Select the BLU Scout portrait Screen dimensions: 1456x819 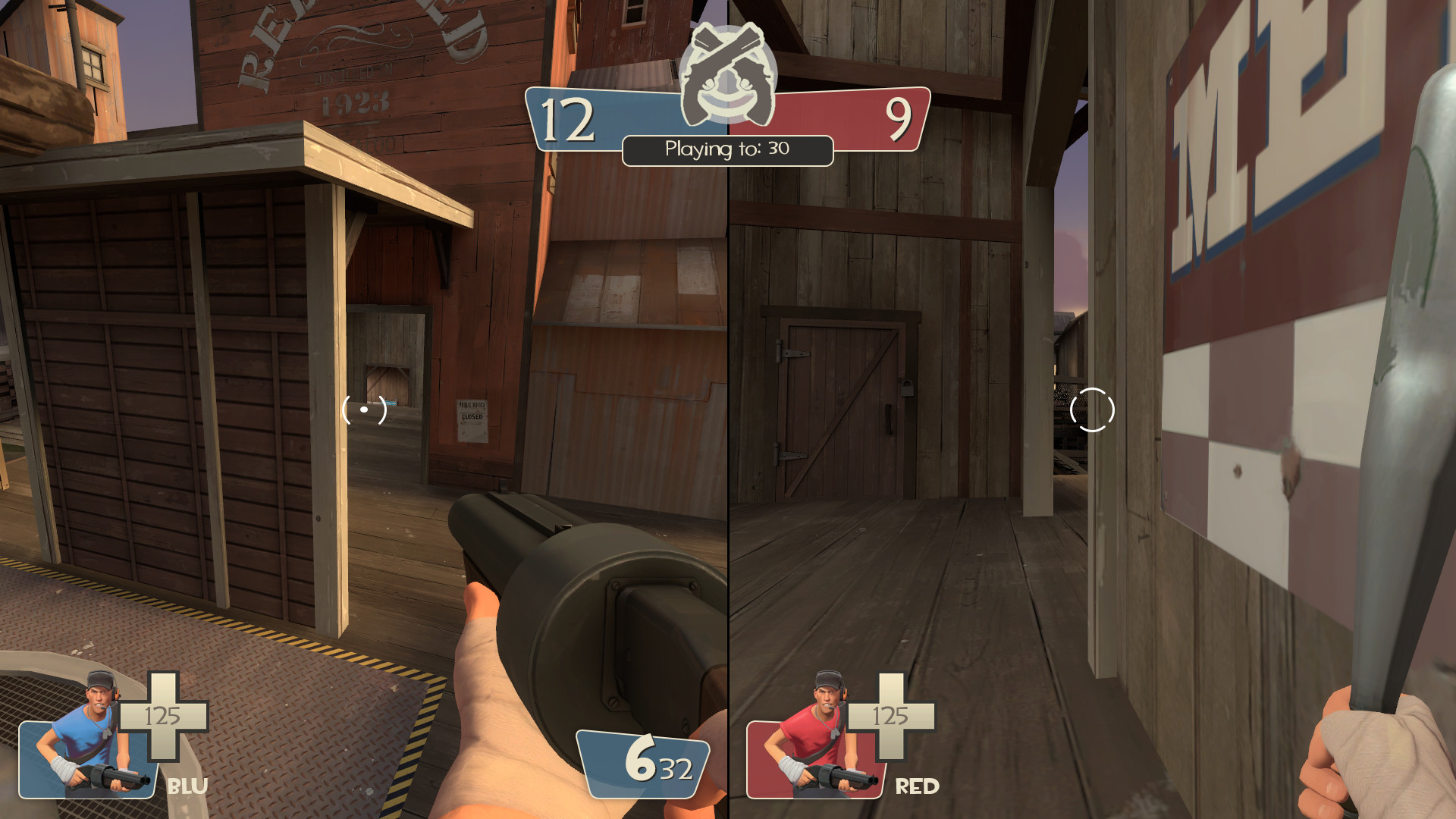coord(87,739)
